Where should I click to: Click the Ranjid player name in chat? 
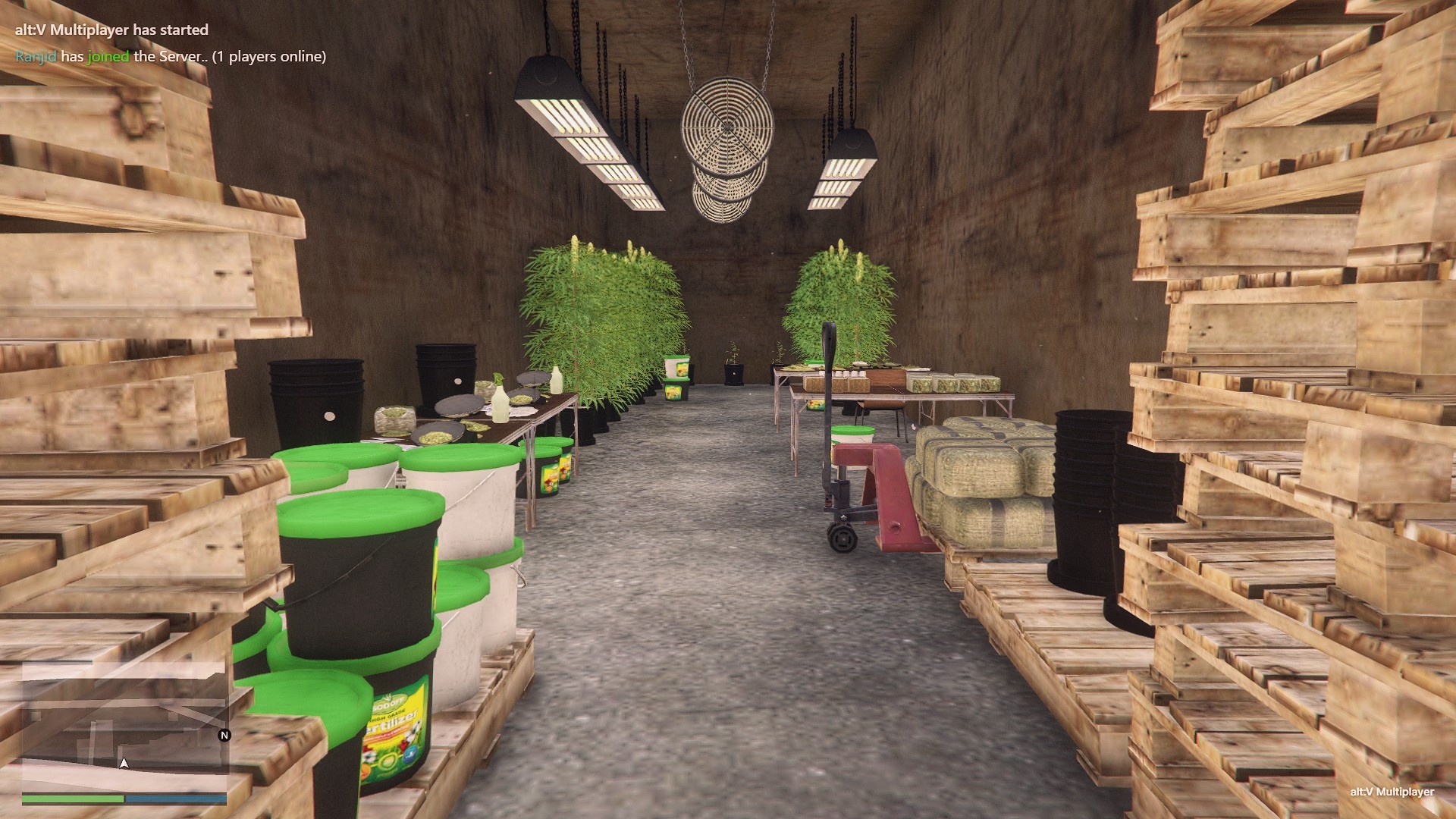(36, 56)
